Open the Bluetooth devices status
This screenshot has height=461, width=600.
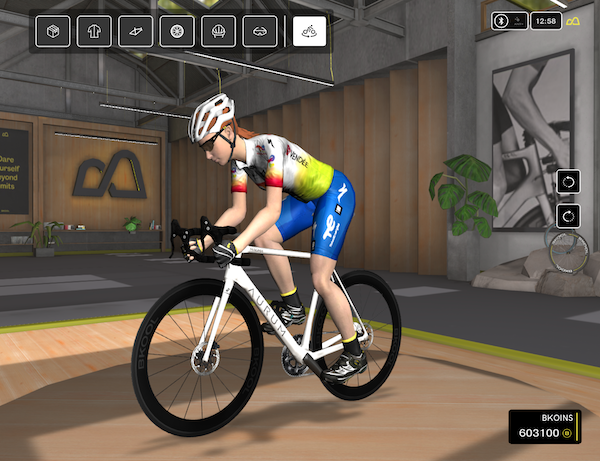pyautogui.click(x=510, y=20)
